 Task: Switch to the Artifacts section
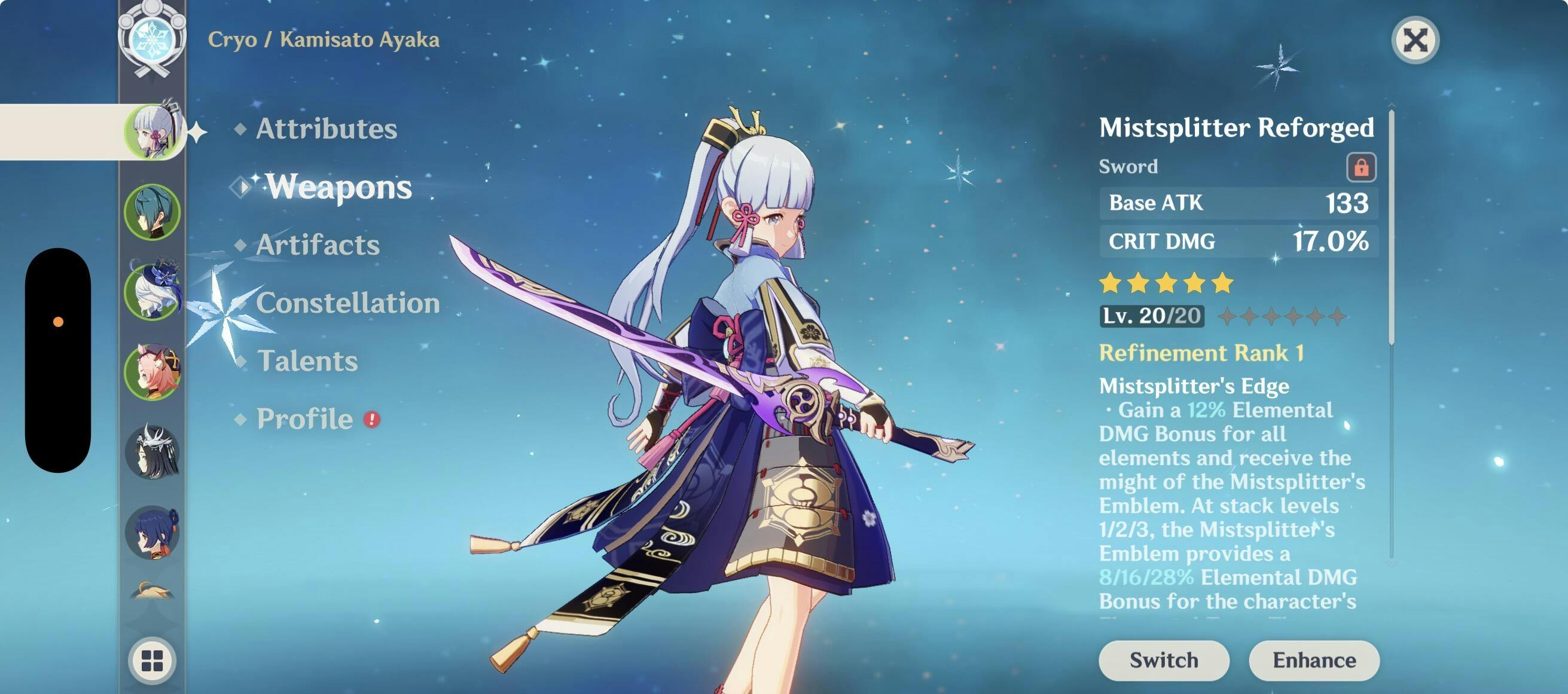tap(318, 244)
